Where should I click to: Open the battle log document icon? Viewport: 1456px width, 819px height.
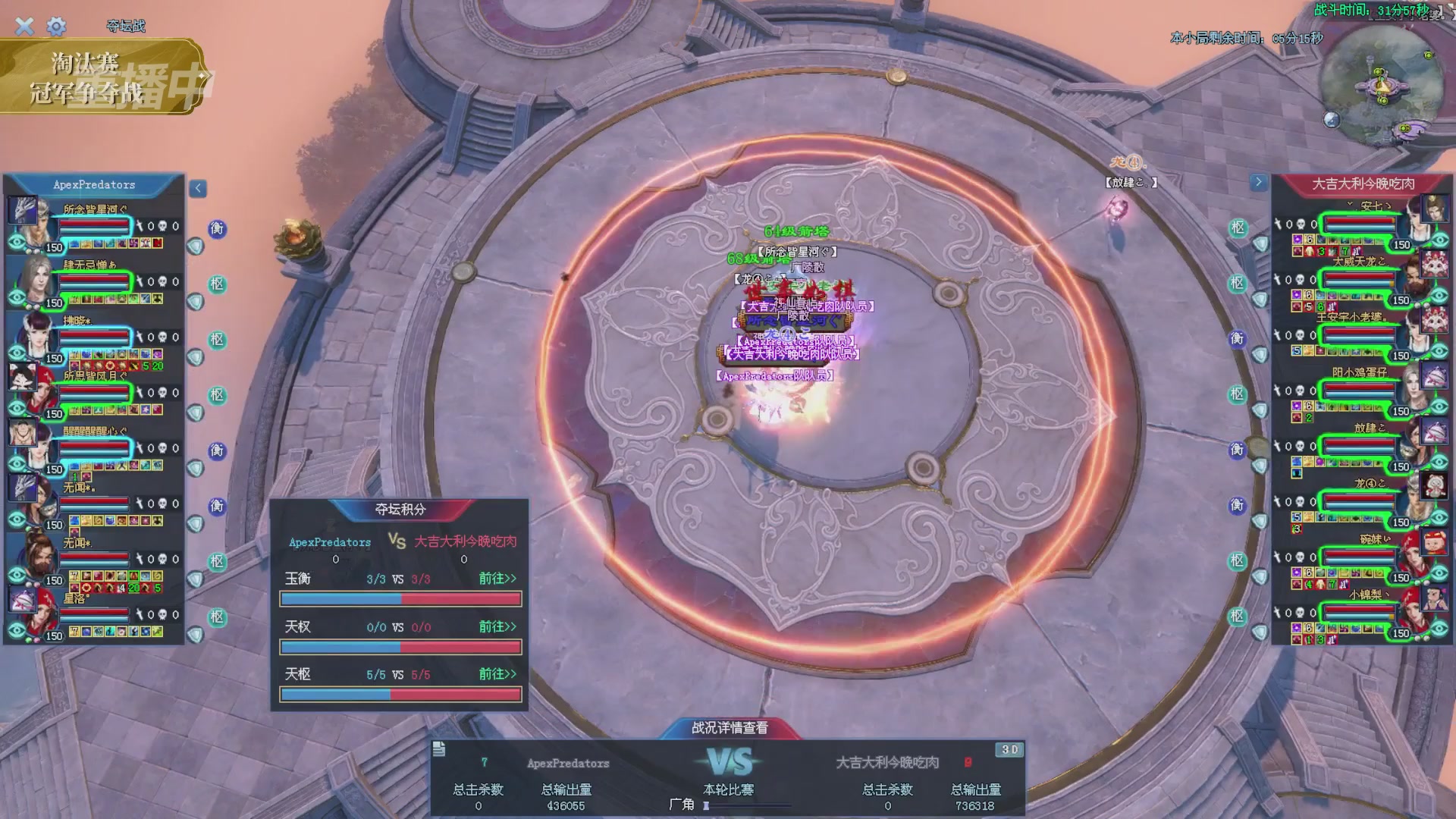pyautogui.click(x=439, y=749)
